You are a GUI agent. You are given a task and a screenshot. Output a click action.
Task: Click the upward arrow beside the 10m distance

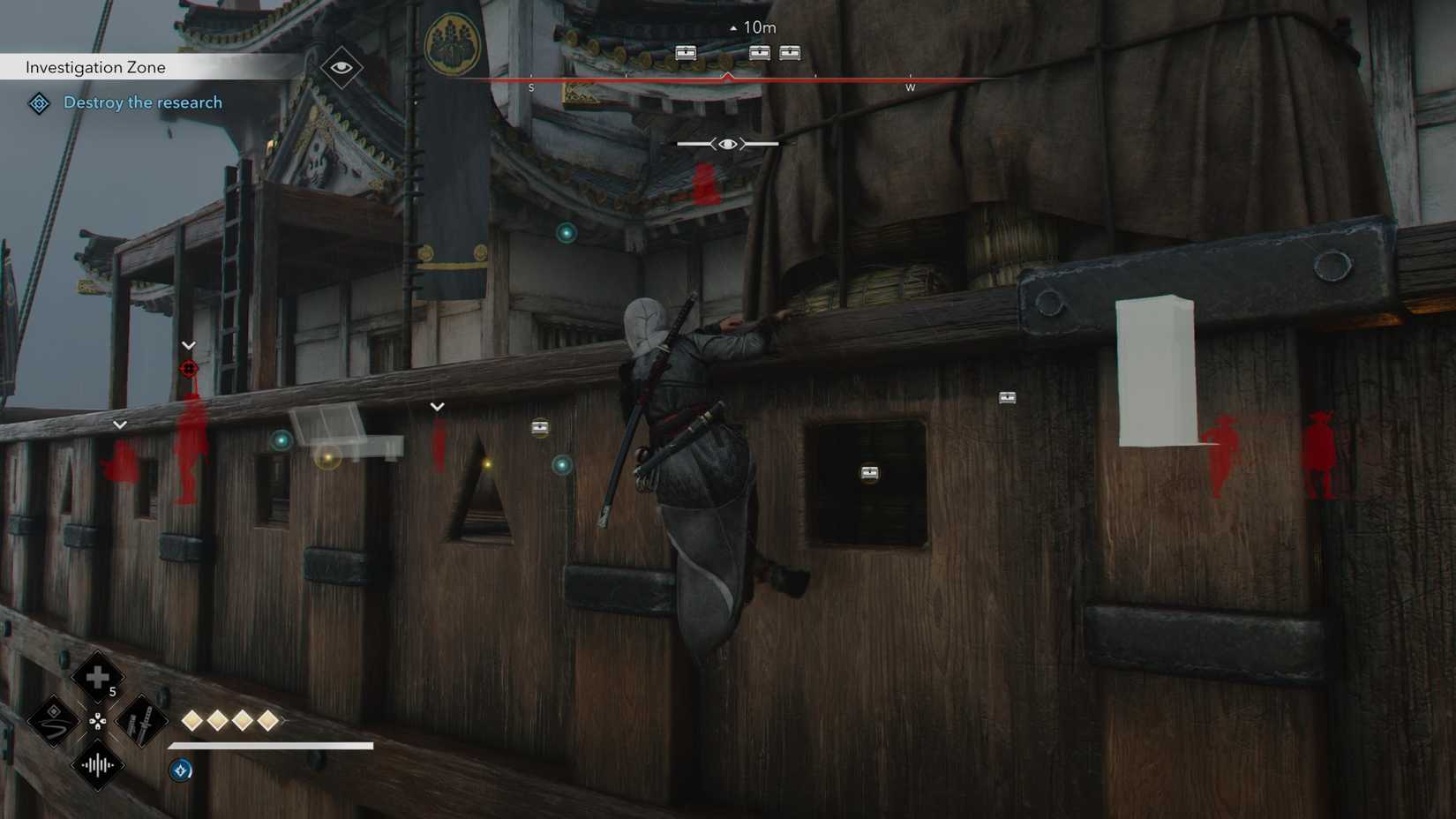pyautogui.click(x=732, y=27)
